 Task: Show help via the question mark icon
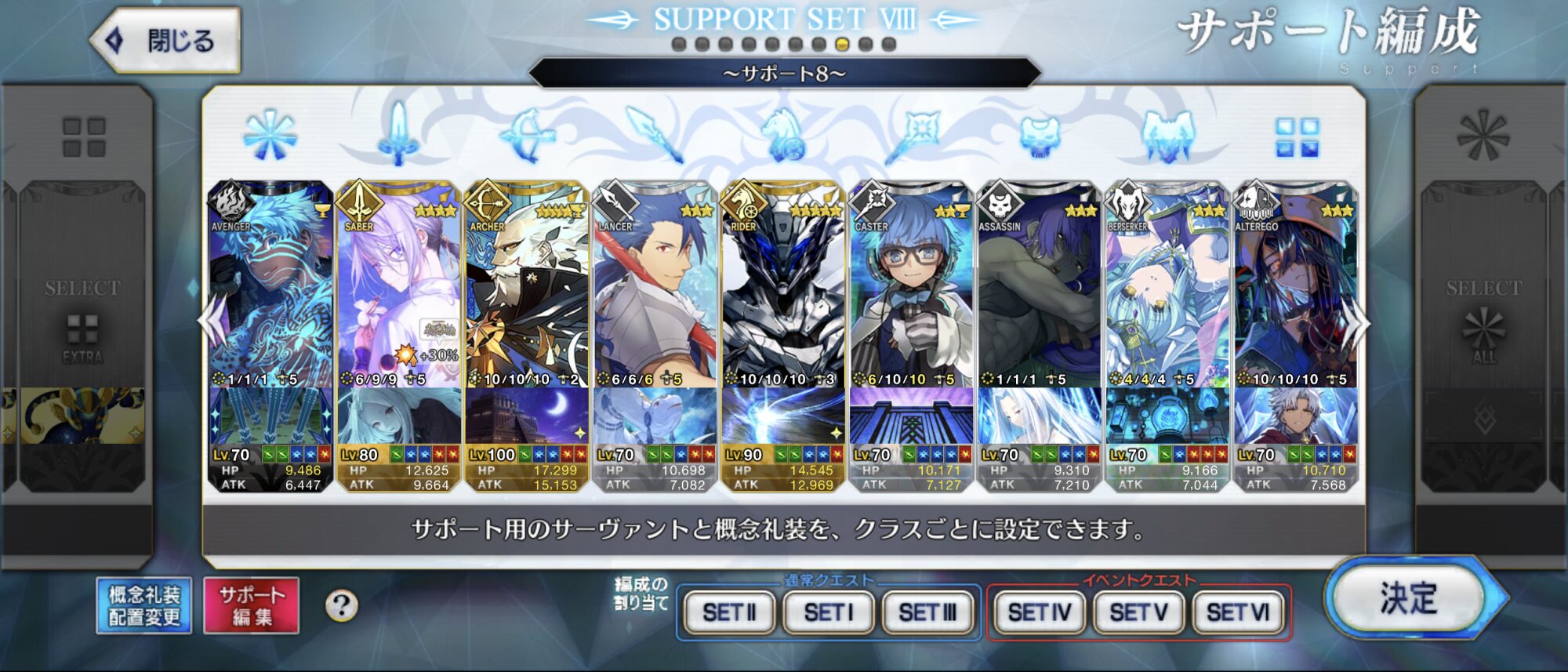341,605
